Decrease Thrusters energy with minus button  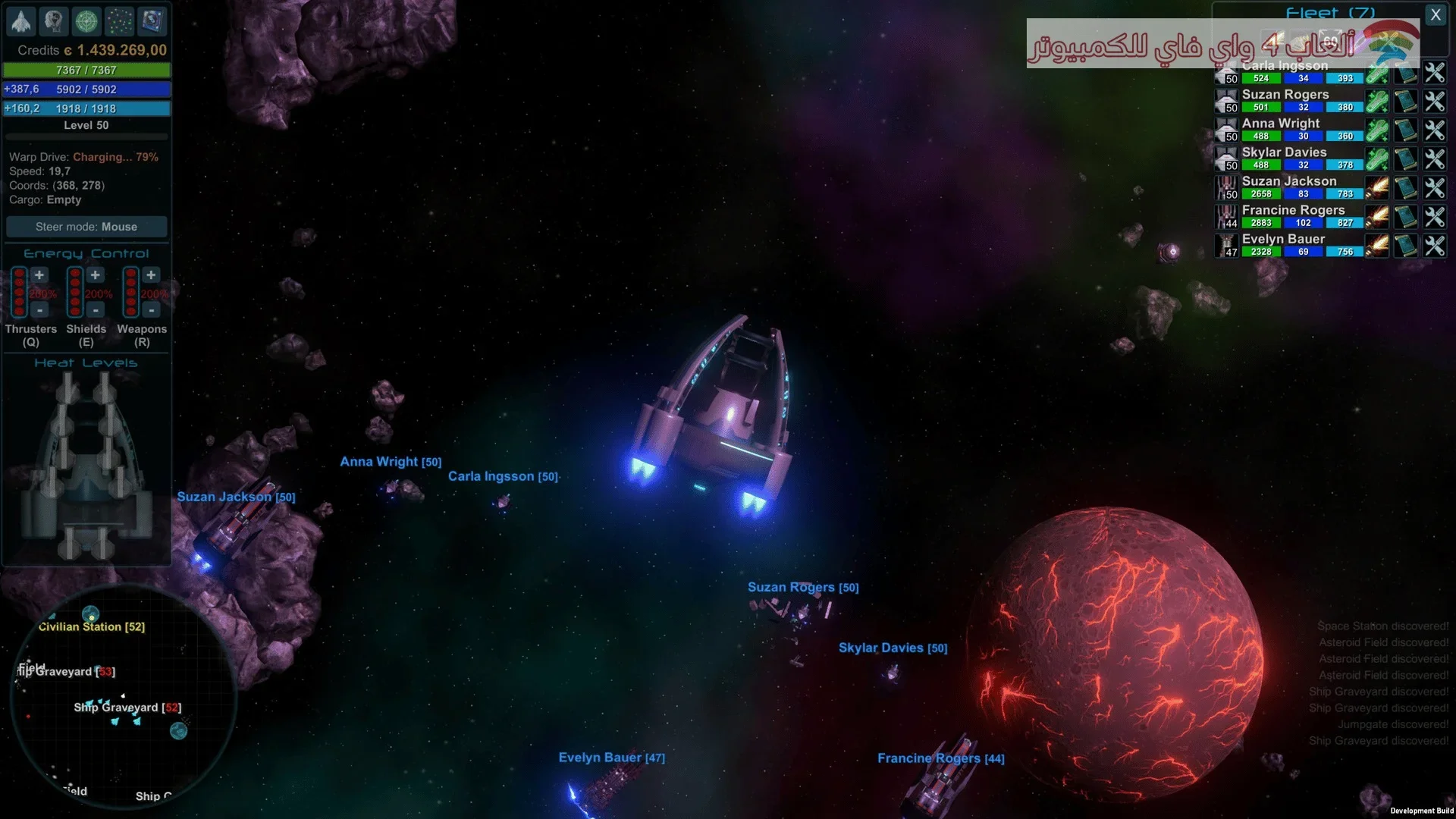pos(39,310)
